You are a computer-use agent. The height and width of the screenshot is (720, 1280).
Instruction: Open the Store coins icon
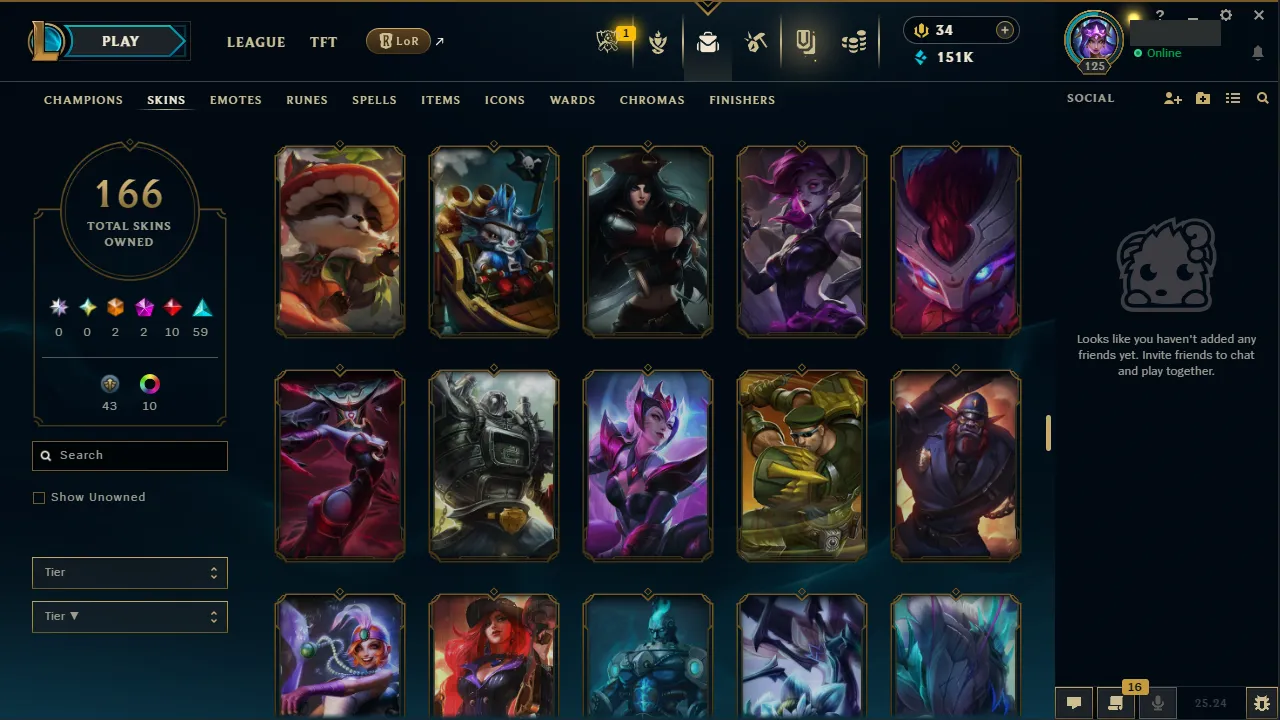[x=853, y=41]
